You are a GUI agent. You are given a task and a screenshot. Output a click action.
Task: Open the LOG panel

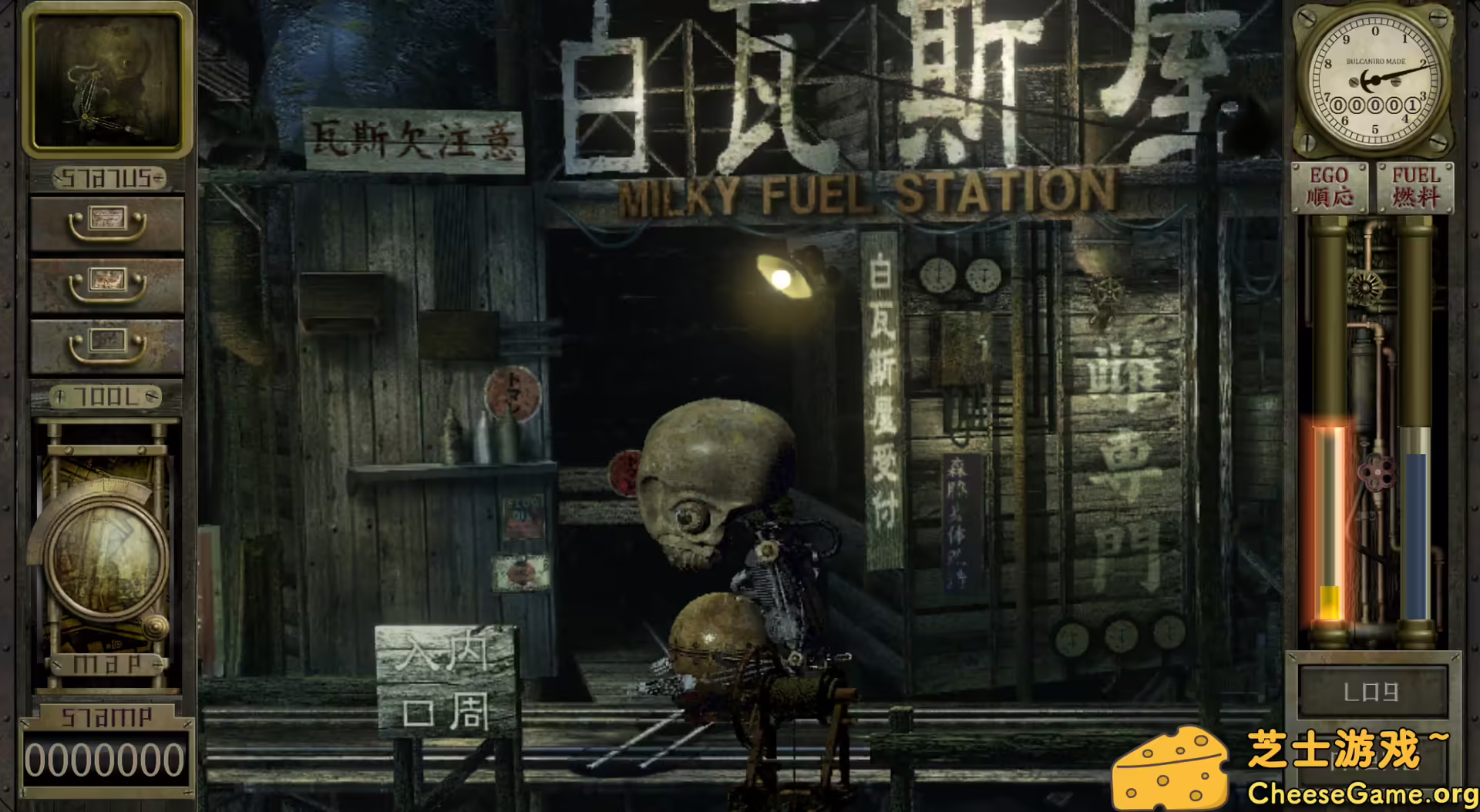[x=1374, y=692]
